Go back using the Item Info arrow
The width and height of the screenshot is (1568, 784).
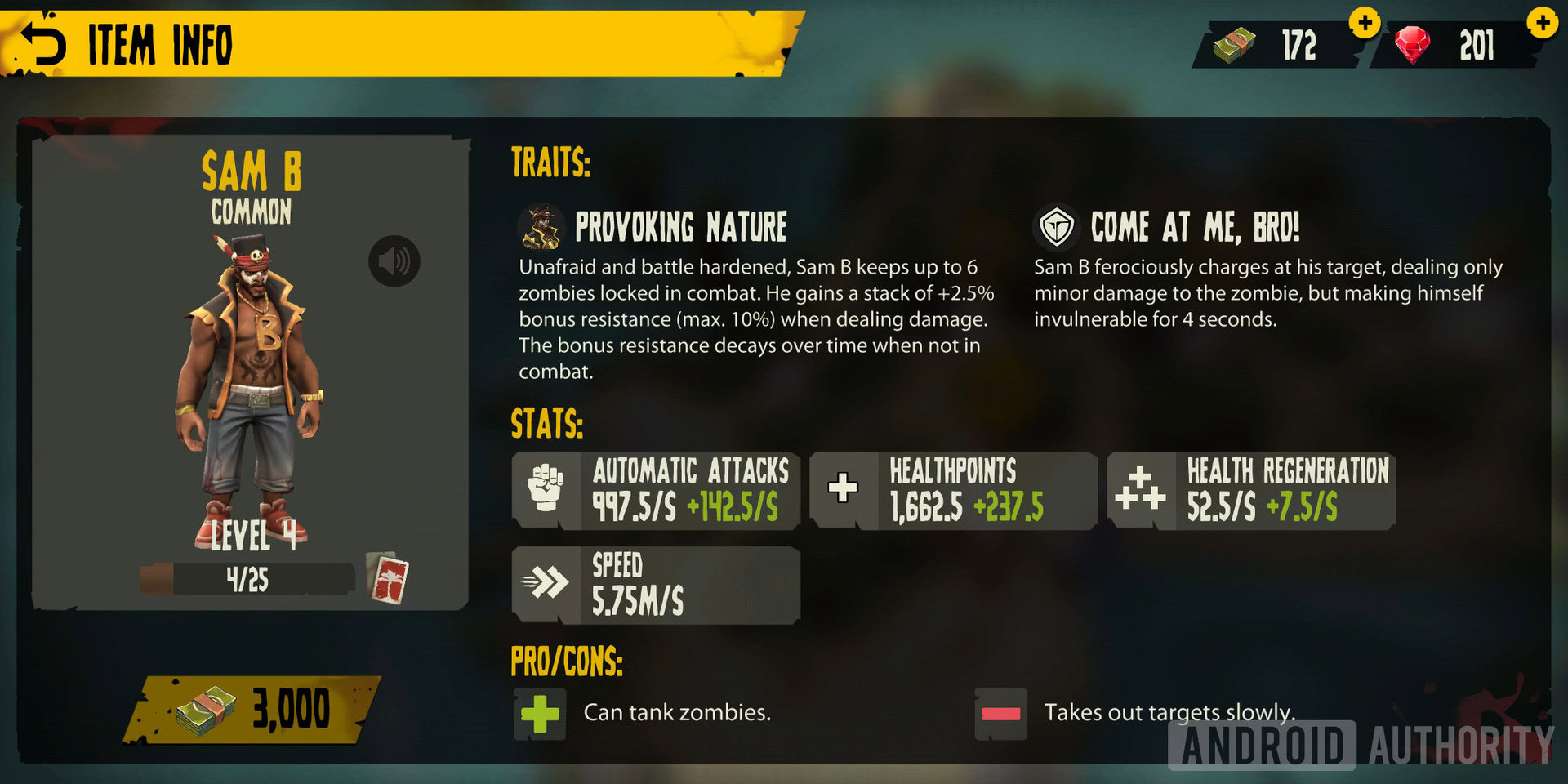point(43,43)
